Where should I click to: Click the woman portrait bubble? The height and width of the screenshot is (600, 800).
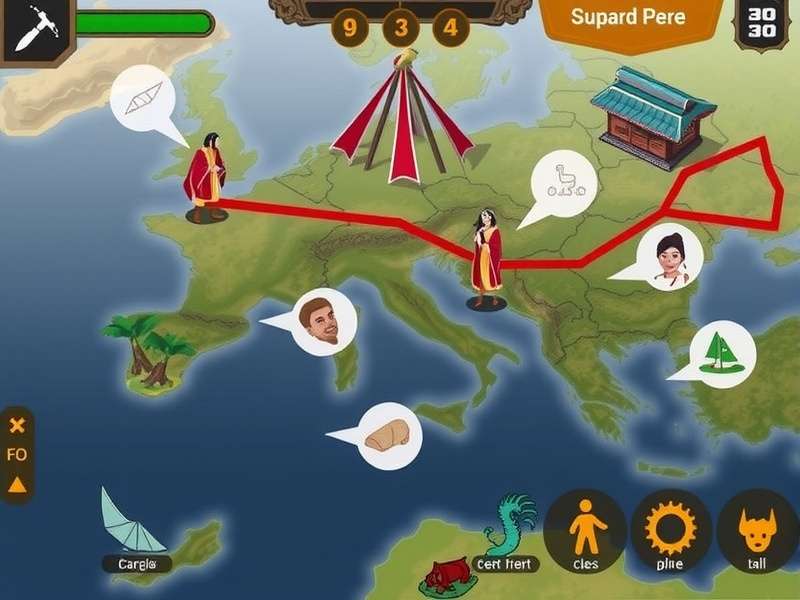pyautogui.click(x=671, y=256)
